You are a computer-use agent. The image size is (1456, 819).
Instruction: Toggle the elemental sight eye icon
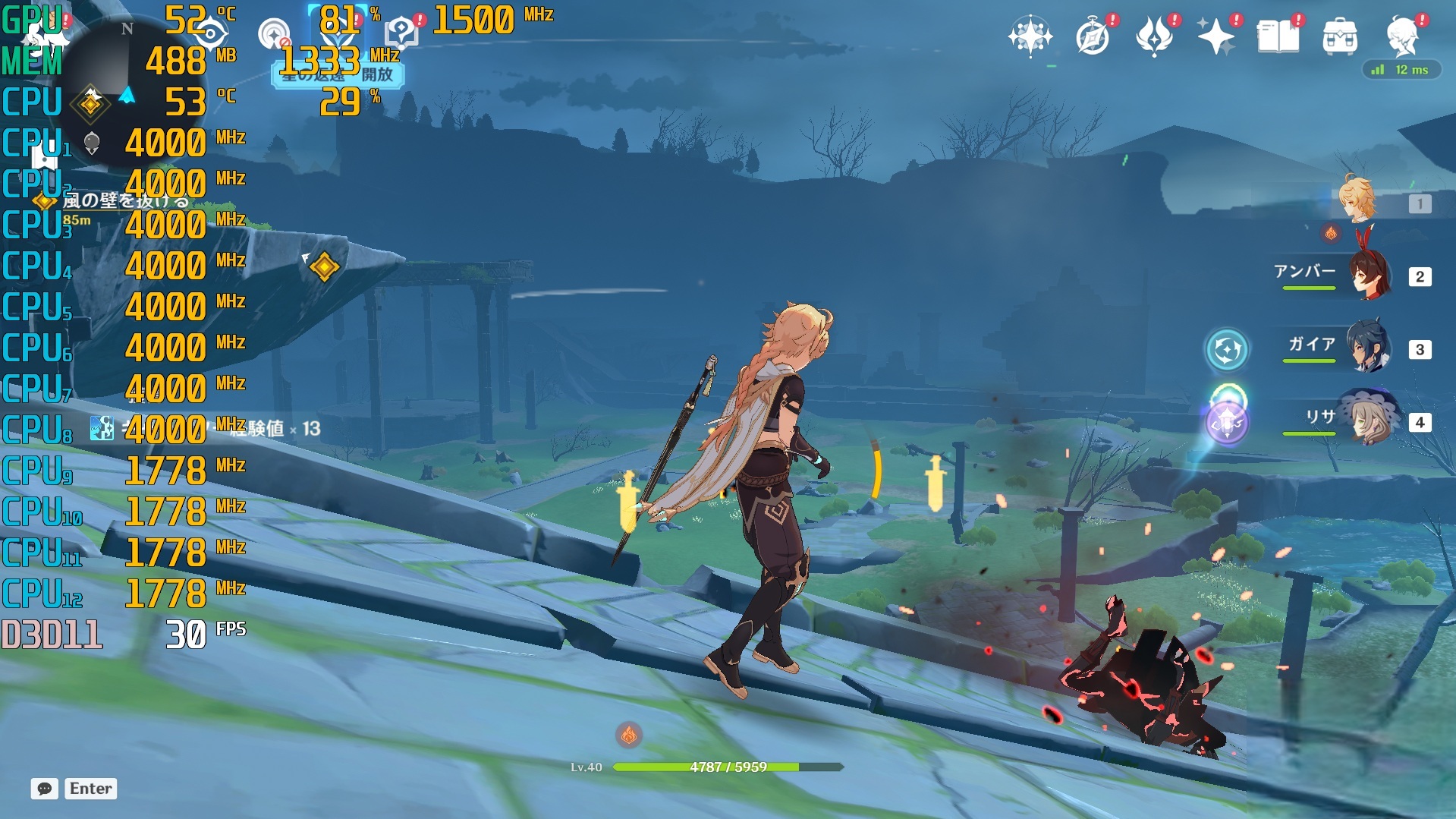[x=210, y=33]
